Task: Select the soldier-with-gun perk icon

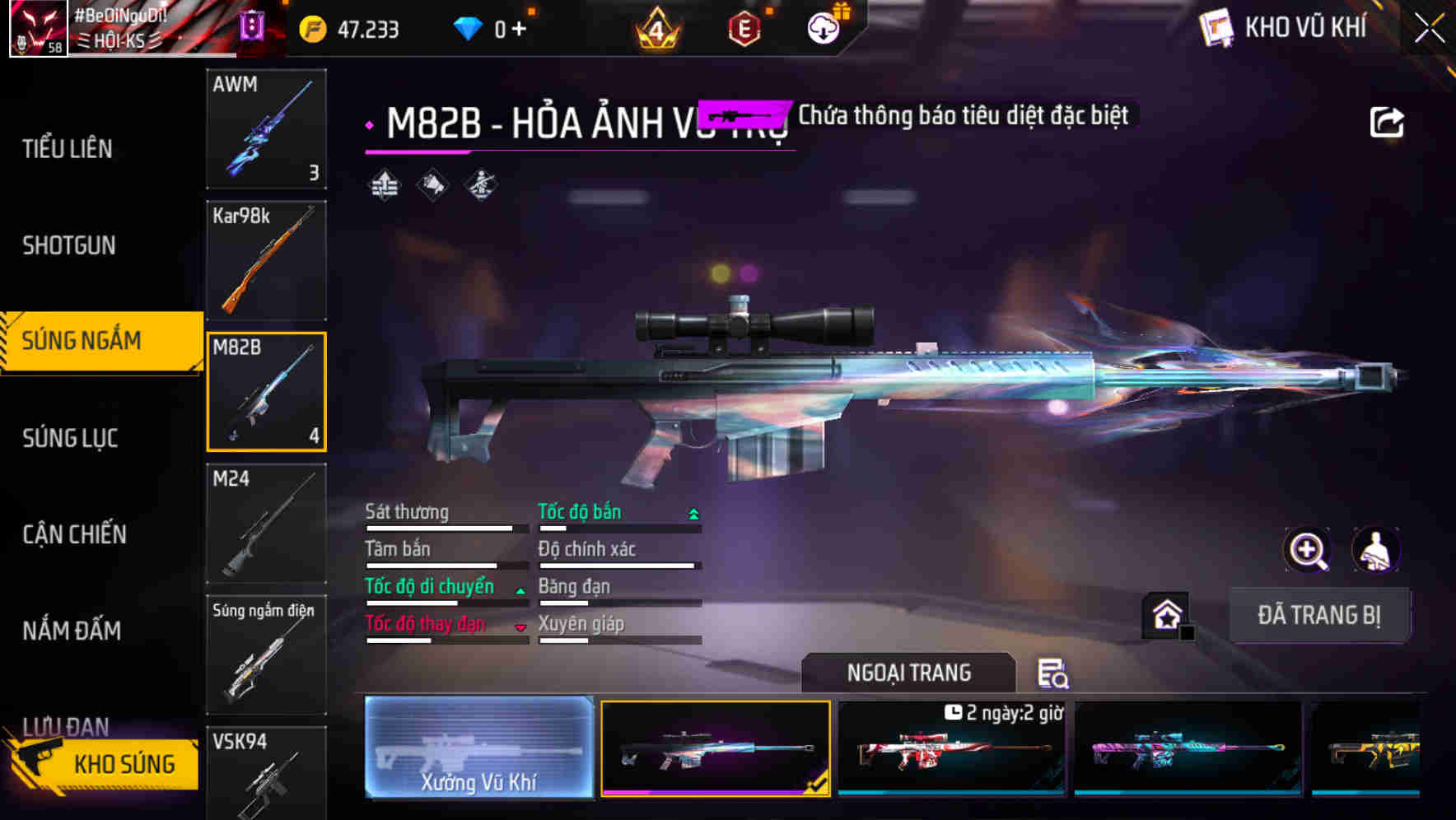Action: point(480,186)
